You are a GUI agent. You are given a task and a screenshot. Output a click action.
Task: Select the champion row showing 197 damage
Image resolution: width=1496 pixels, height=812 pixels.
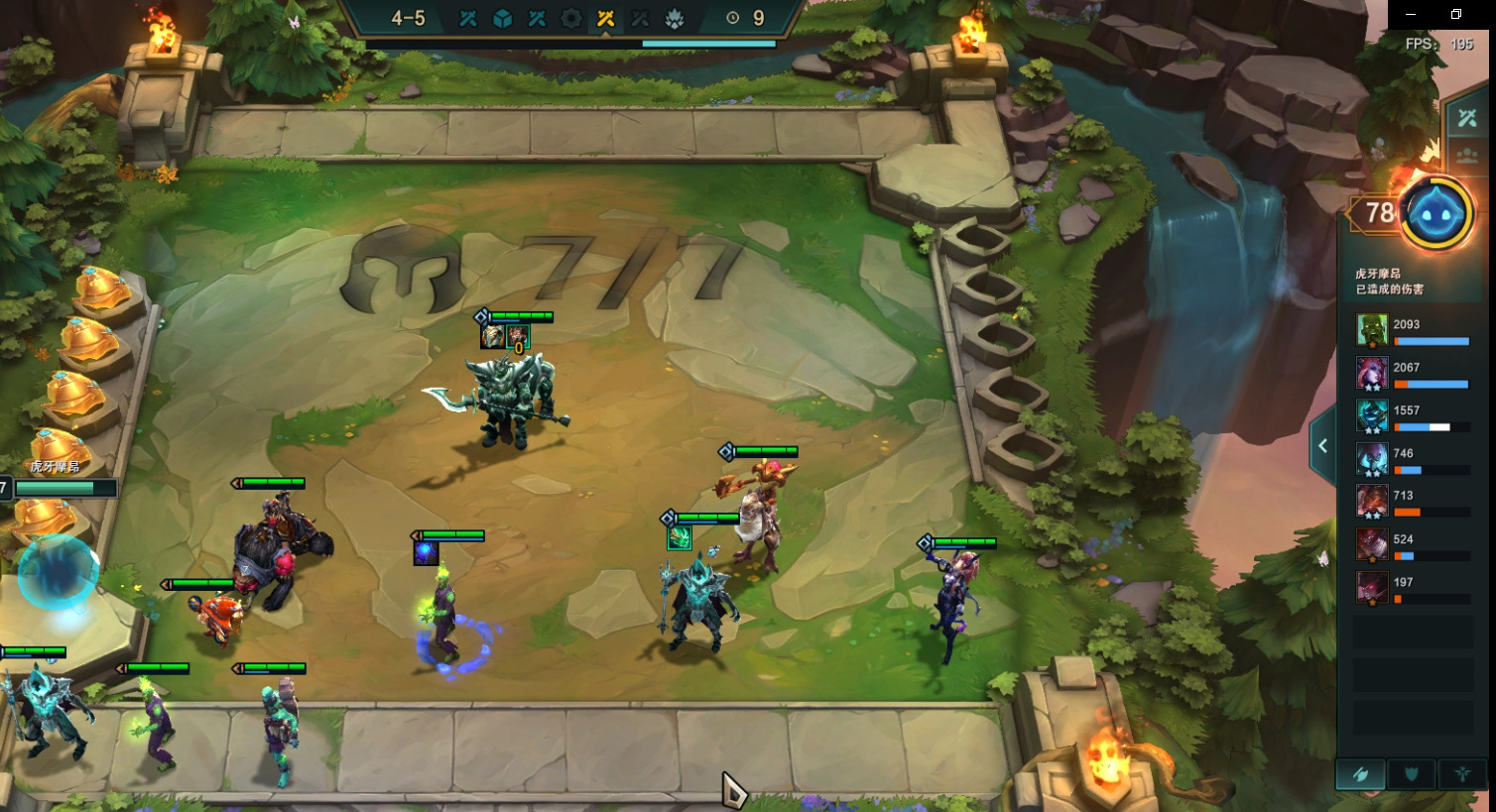coord(1413,588)
